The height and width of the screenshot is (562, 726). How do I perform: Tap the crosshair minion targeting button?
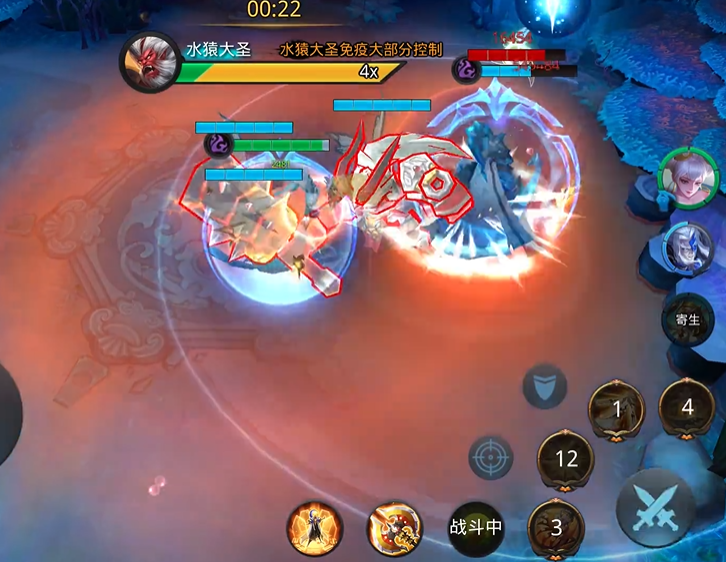point(491,458)
